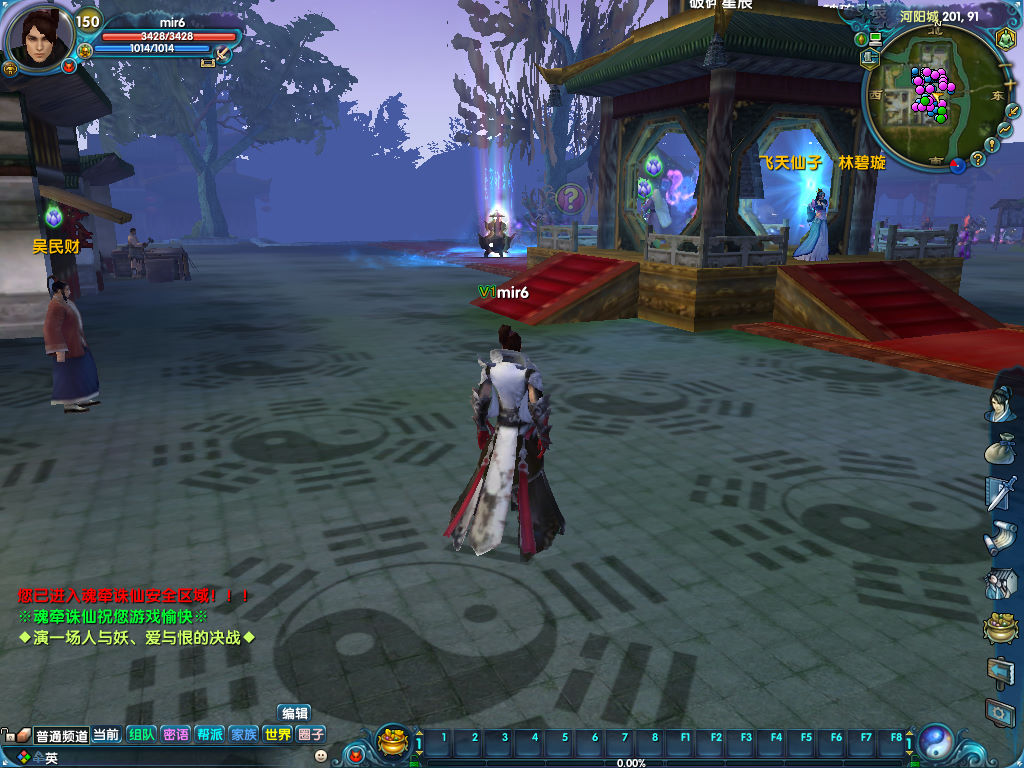Screen dimensions: 1024x768
Task: Click the wooden signpost arrow icon
Action: click(x=1000, y=670)
